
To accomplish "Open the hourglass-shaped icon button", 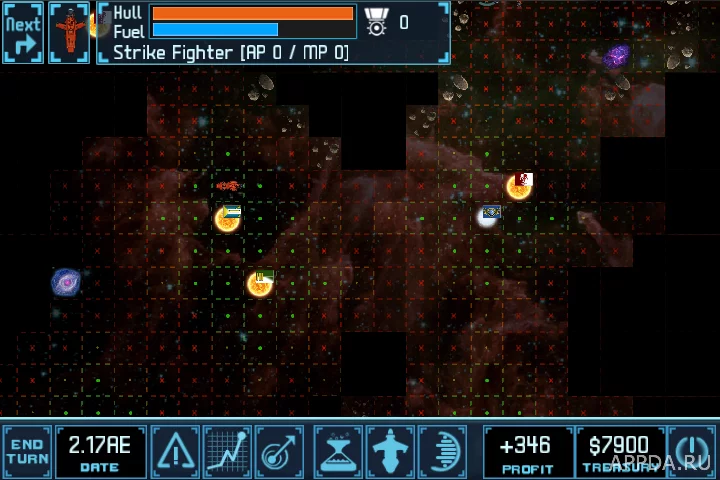I will [x=337, y=452].
